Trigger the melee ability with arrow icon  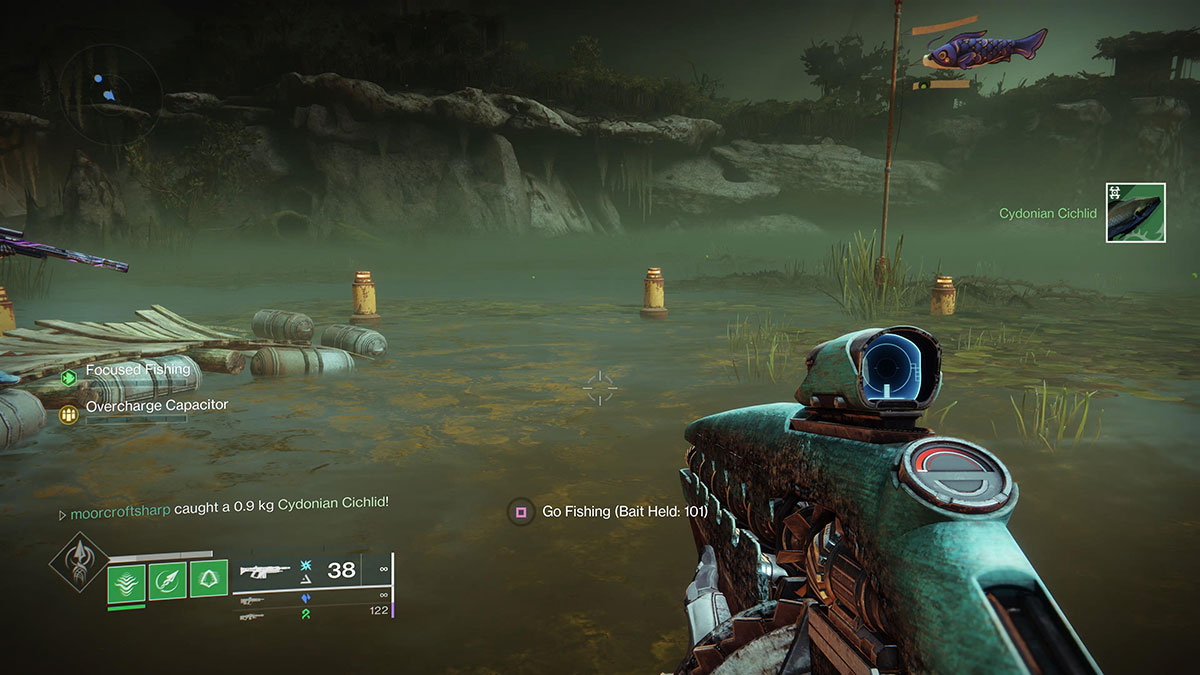pyautogui.click(x=168, y=581)
